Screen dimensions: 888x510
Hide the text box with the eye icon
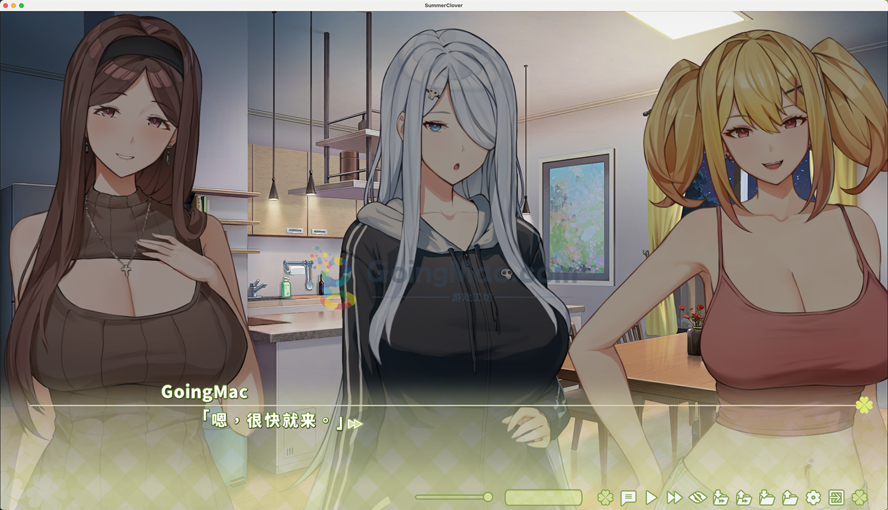[697, 497]
